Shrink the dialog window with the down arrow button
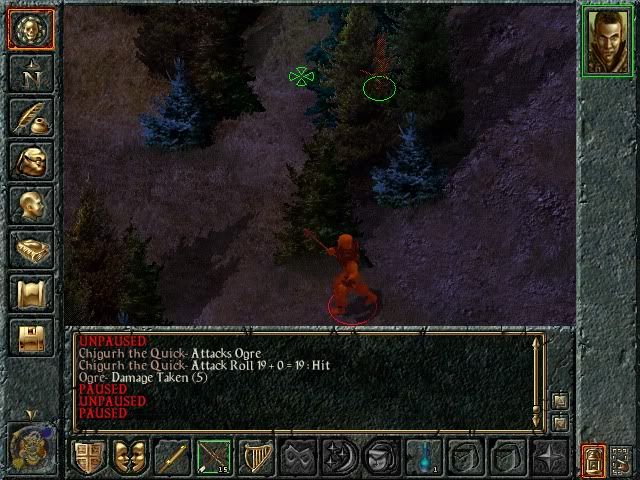Image resolution: width=640 pixels, height=480 pixels. [560, 422]
